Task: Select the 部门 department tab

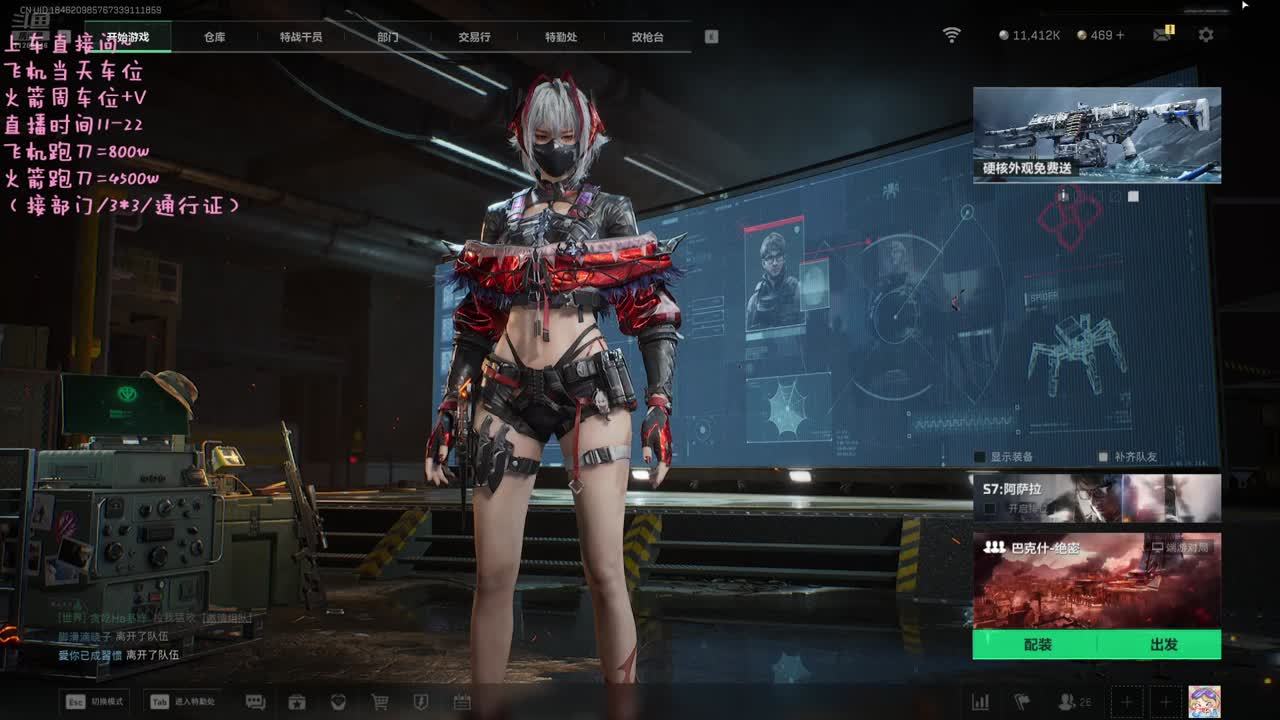Action: [388, 37]
